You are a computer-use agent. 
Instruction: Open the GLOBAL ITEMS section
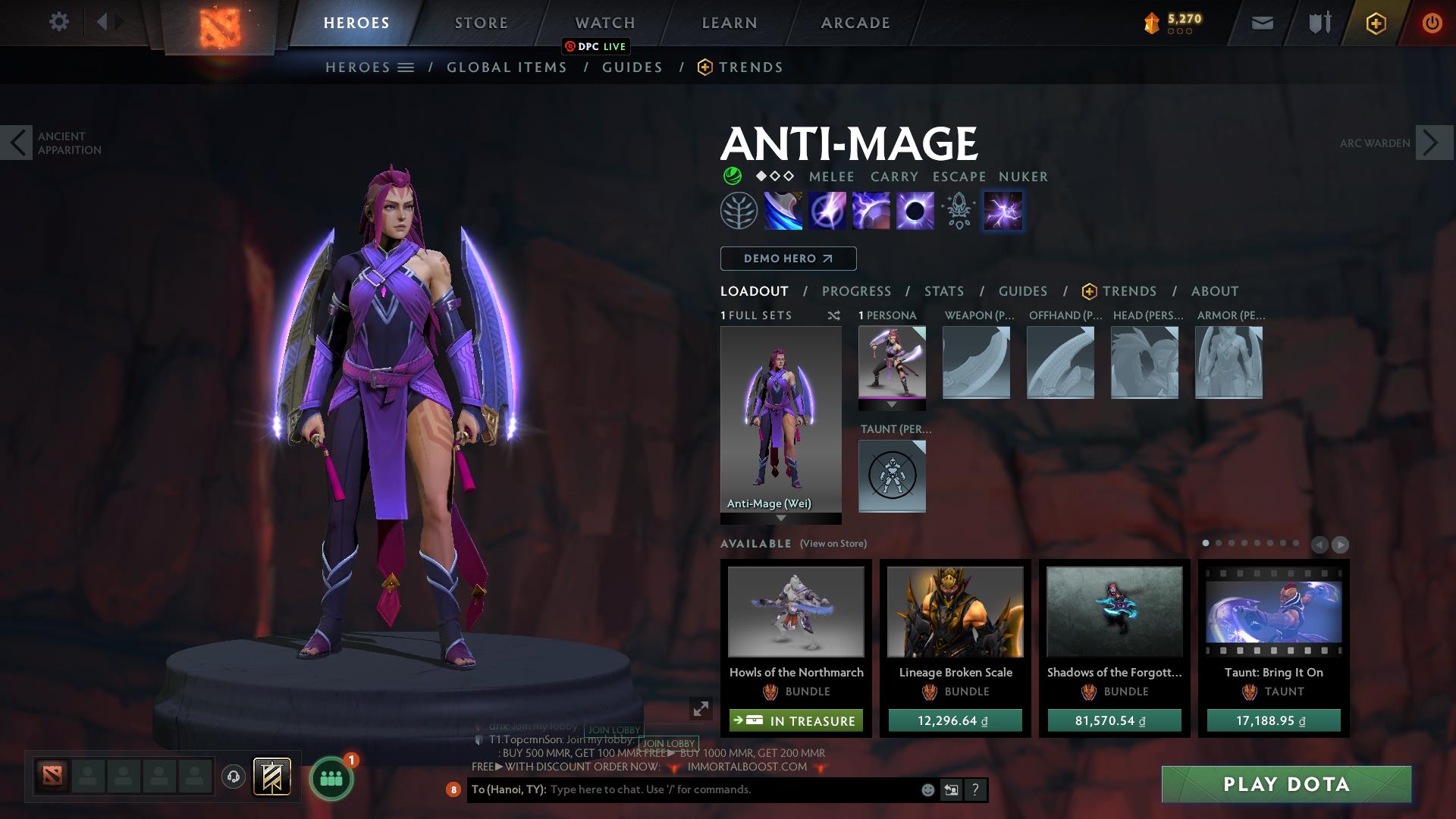(507, 67)
